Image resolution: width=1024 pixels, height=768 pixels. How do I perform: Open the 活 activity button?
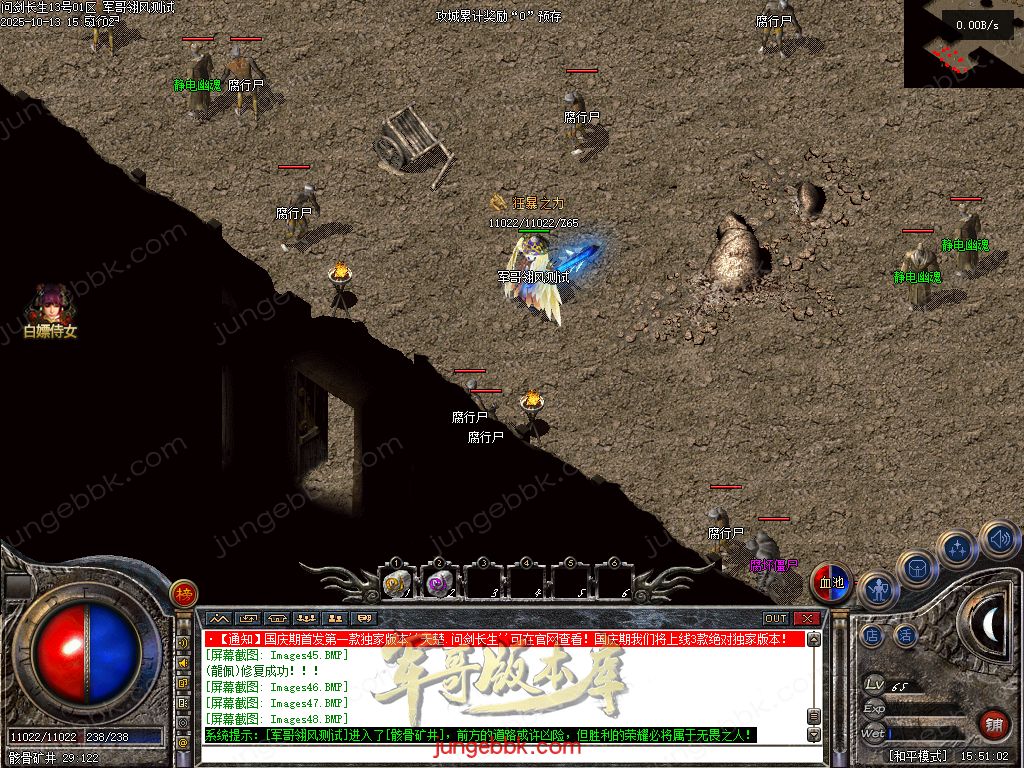[x=905, y=635]
